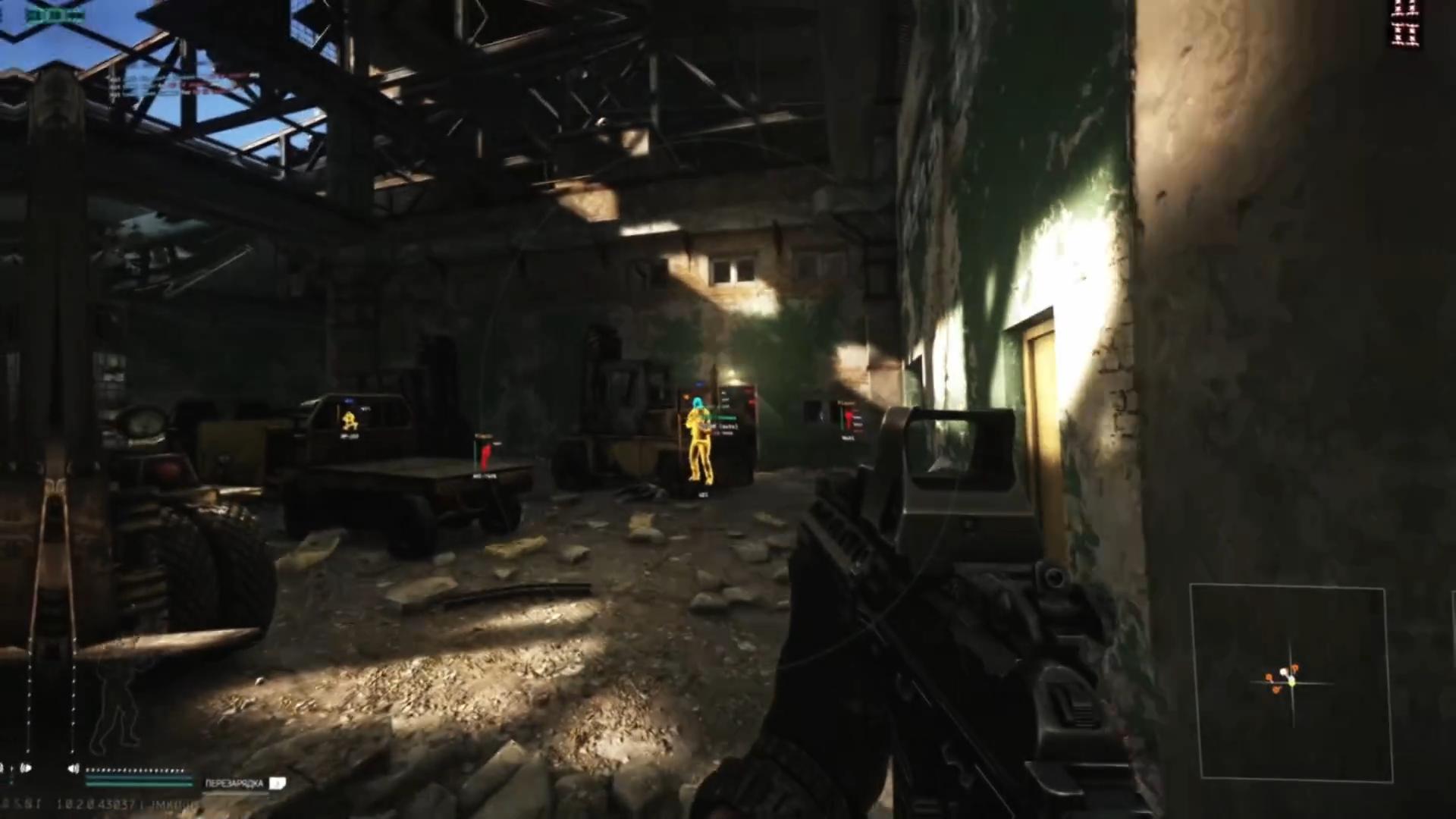Click the speaker noise level icon

[x=73, y=769]
